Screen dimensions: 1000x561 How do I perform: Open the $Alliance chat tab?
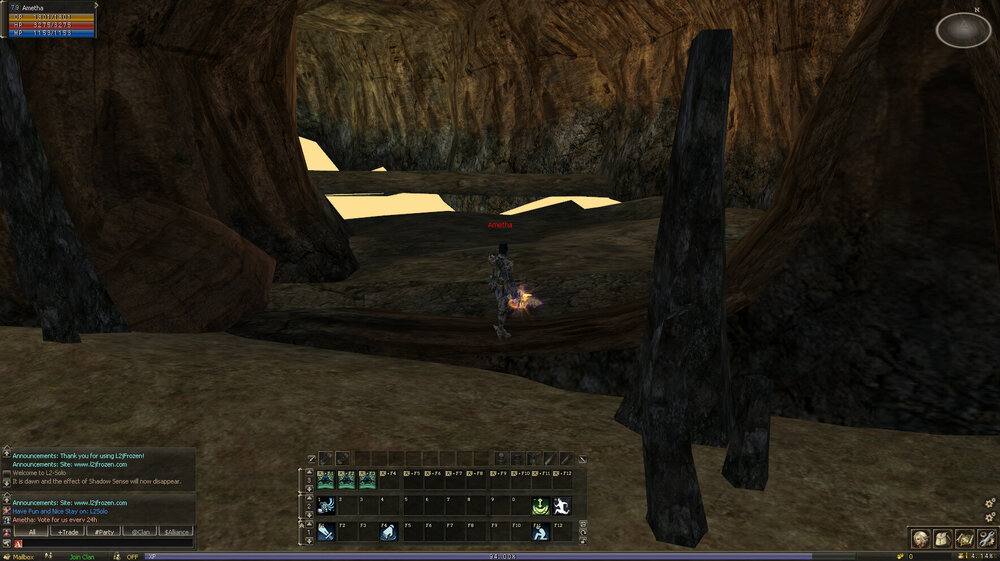point(175,532)
